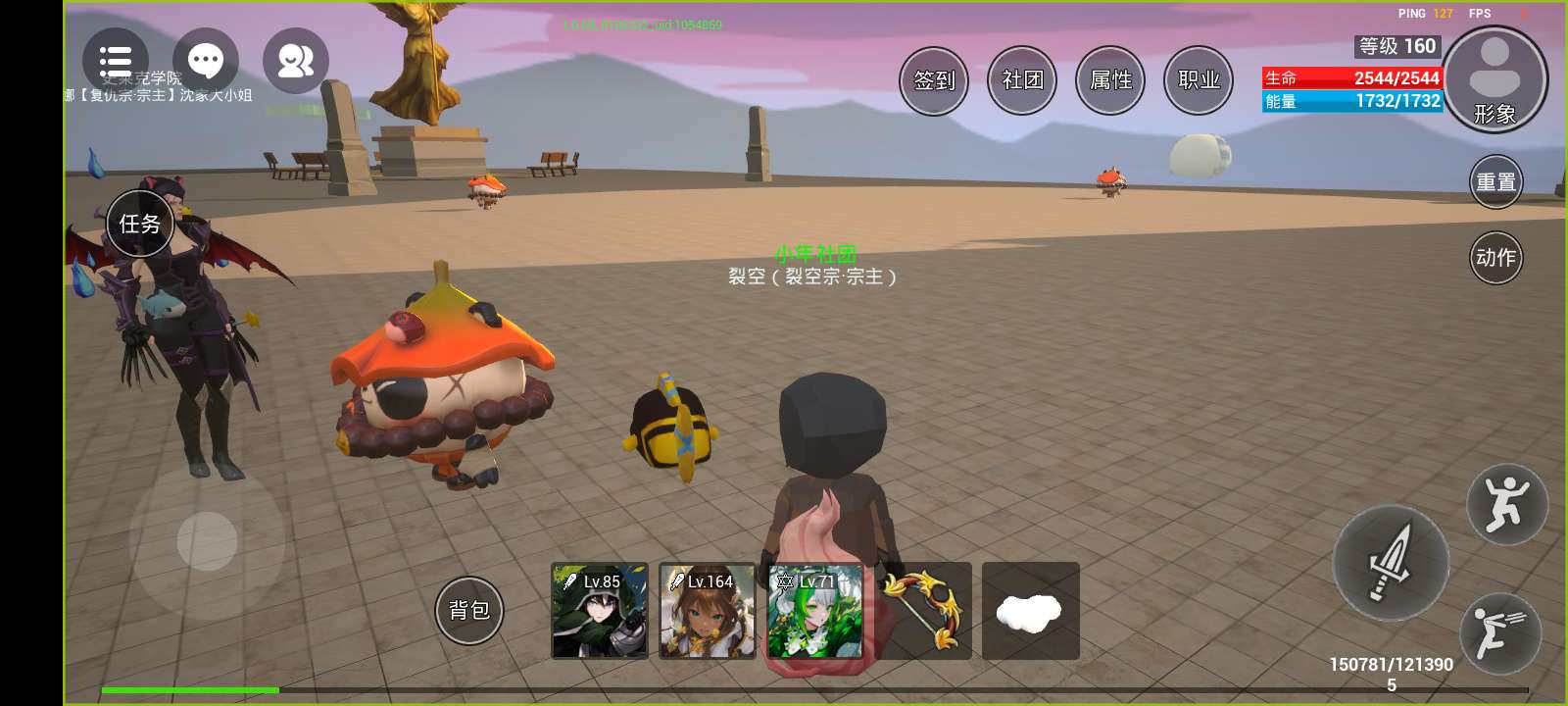
Task: Select the Lv.85 dark-haired character card
Action: coord(600,611)
